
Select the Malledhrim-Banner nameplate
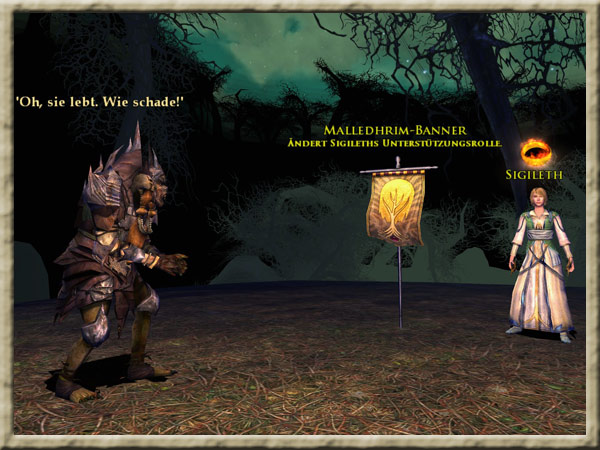tap(395, 131)
